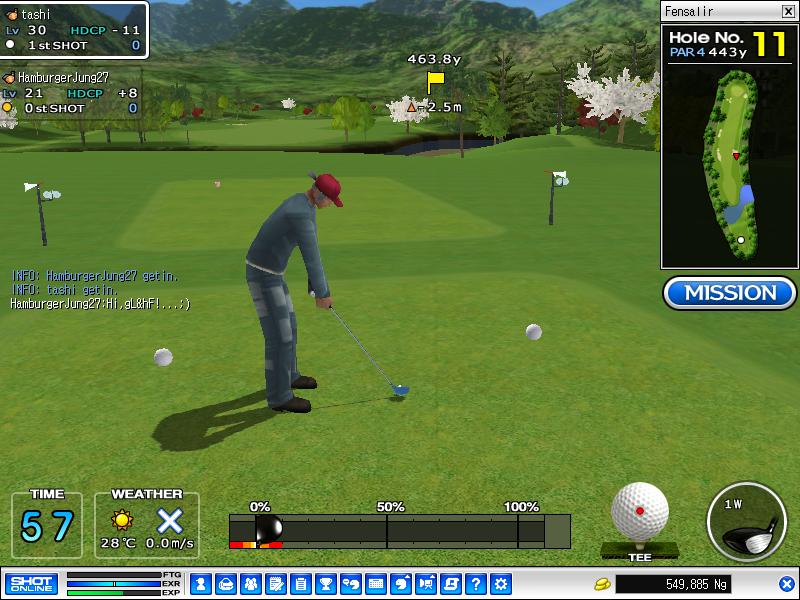Select HamburgerJung27's player info panel

70,93
